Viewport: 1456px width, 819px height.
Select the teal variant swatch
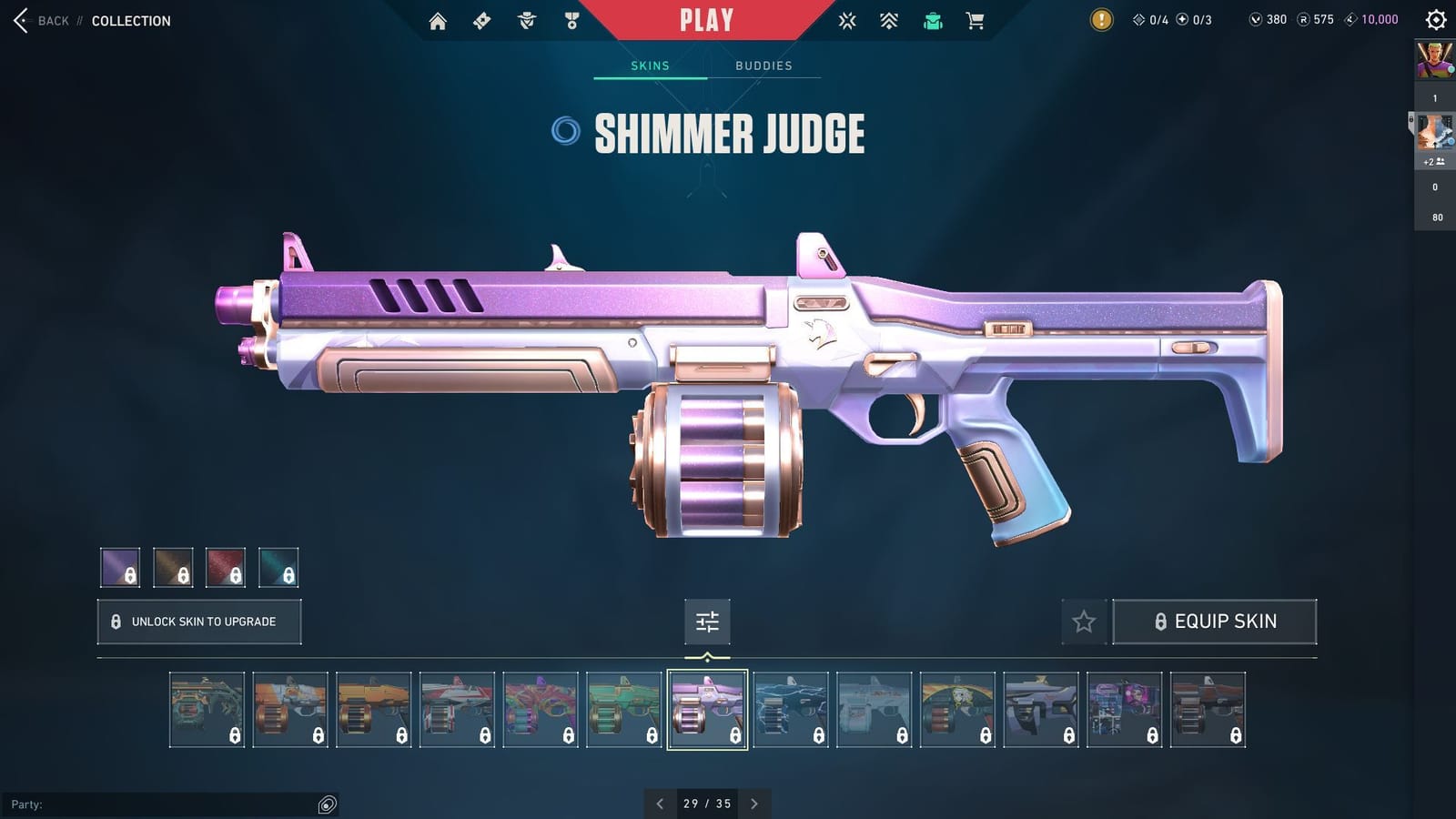[x=279, y=568]
